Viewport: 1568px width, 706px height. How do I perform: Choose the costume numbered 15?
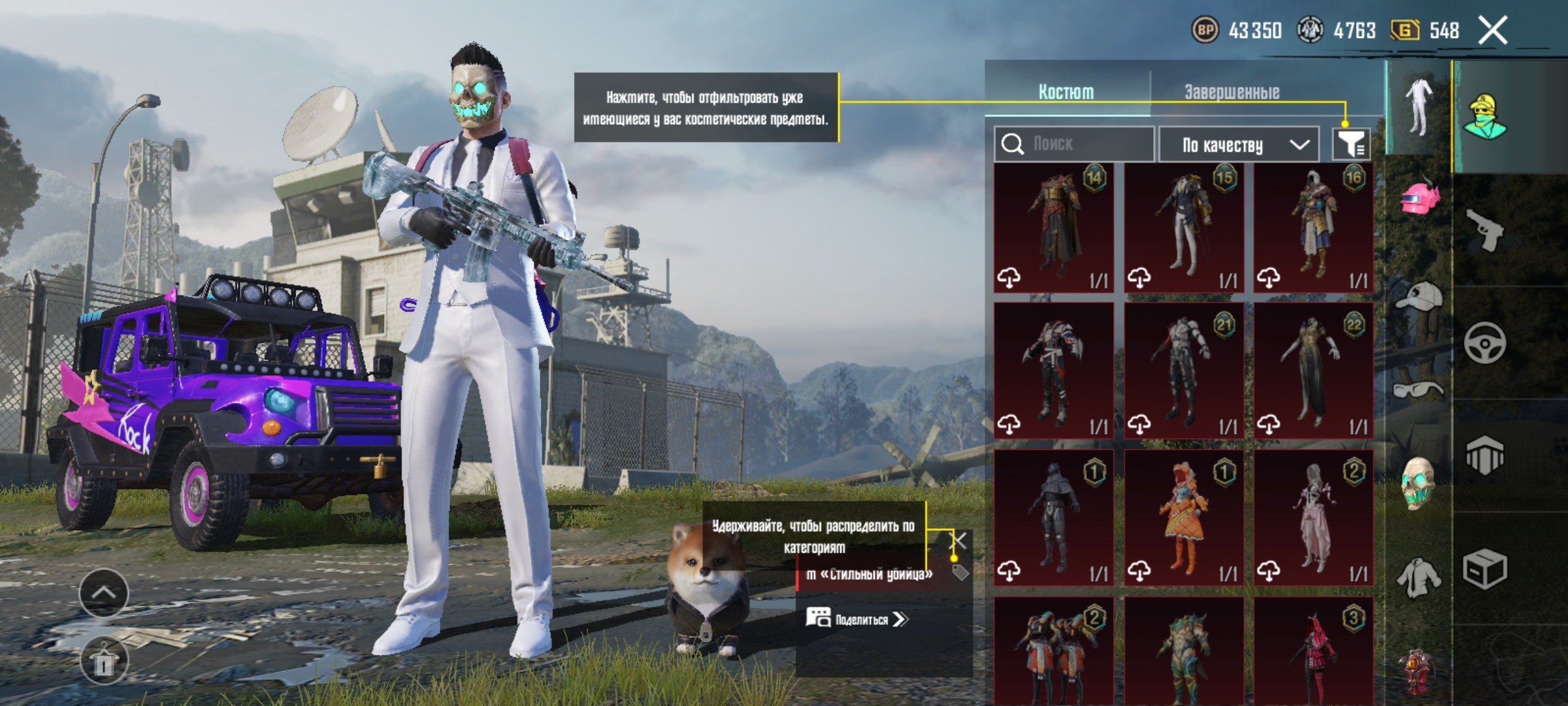coord(1184,227)
